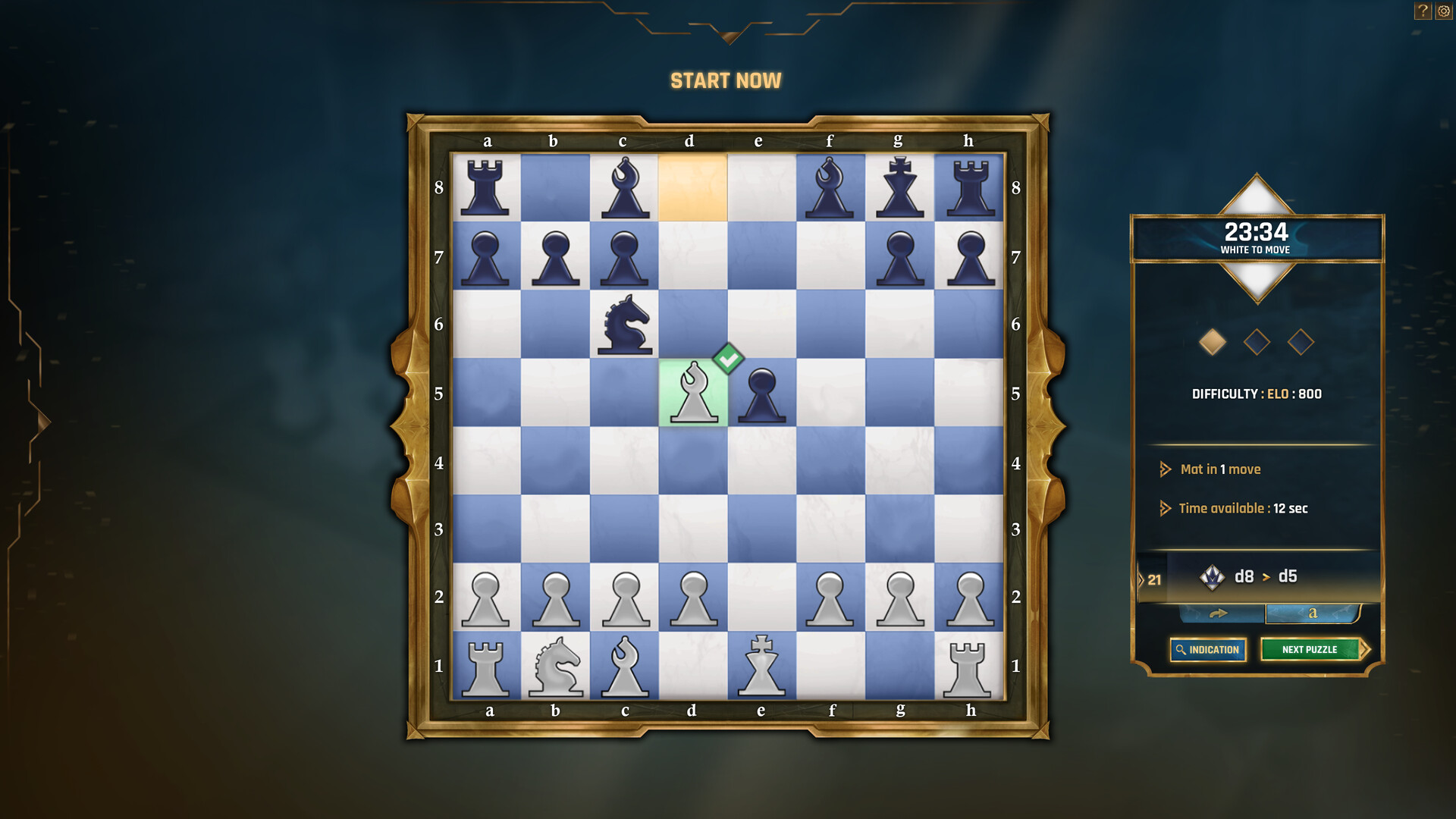Screen dimensions: 1456x819
Task: Expand move entry 21 with its chevron
Action: (x=1142, y=579)
